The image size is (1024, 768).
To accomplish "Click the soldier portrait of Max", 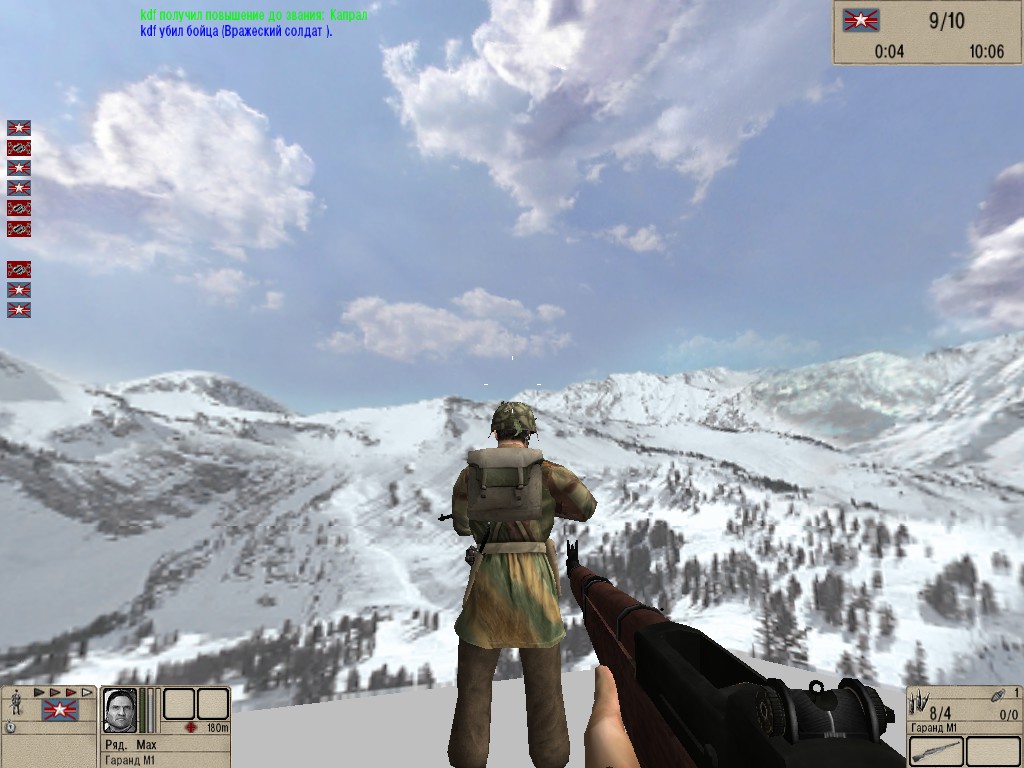I will click(120, 709).
